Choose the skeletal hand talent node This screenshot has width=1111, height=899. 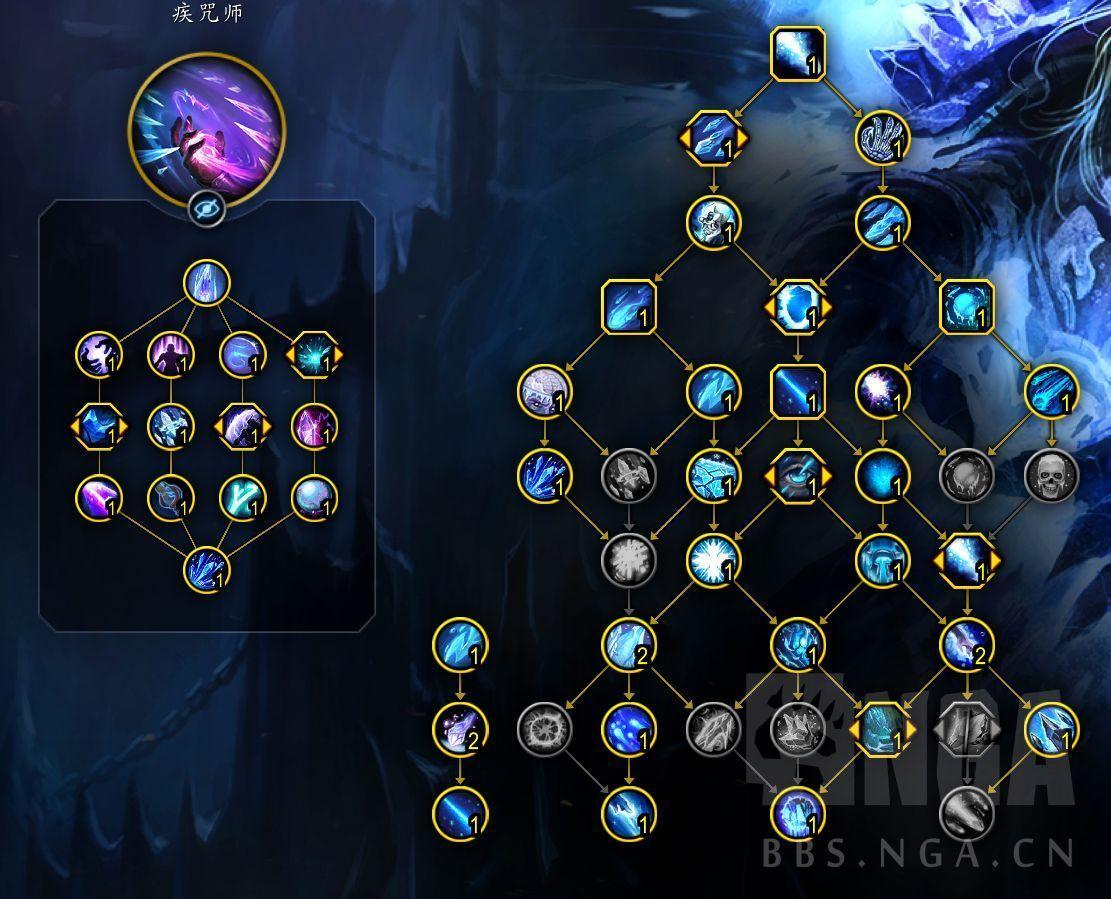point(882,139)
